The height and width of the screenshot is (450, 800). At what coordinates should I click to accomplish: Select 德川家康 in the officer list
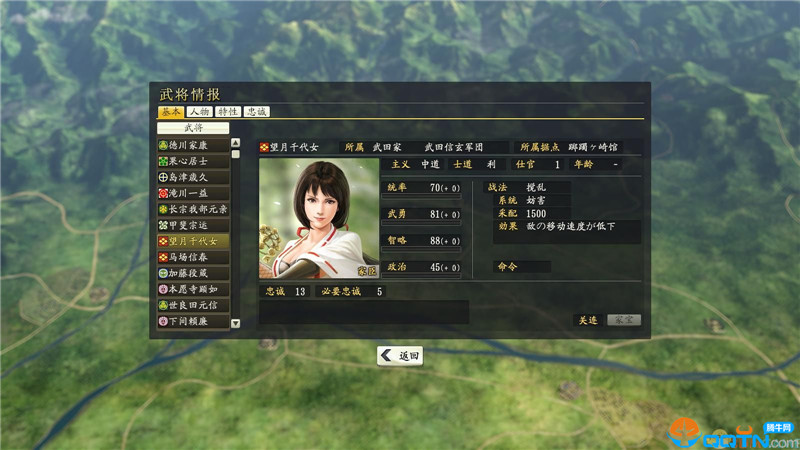pyautogui.click(x=193, y=145)
